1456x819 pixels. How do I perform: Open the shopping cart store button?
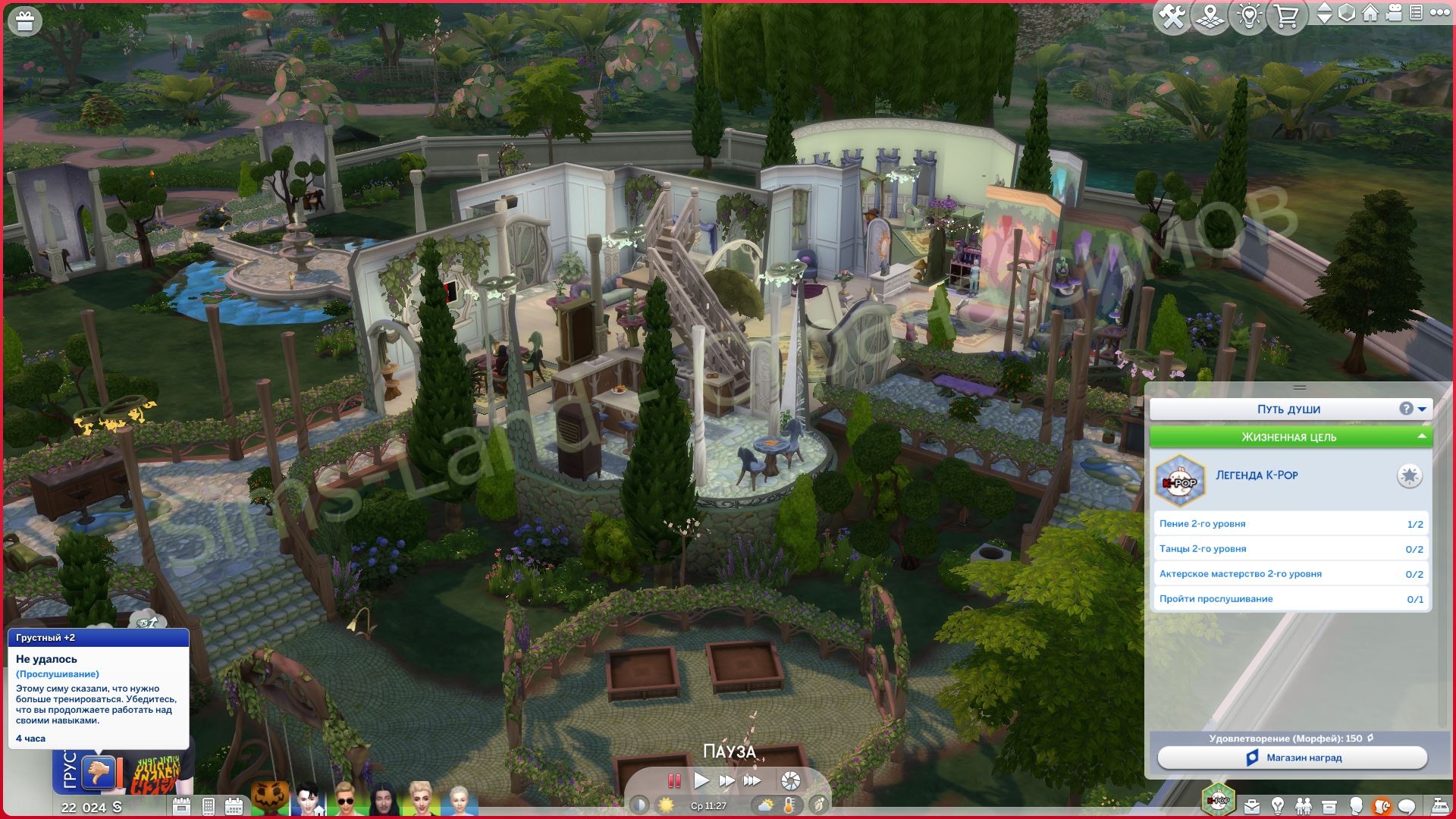click(x=1286, y=17)
